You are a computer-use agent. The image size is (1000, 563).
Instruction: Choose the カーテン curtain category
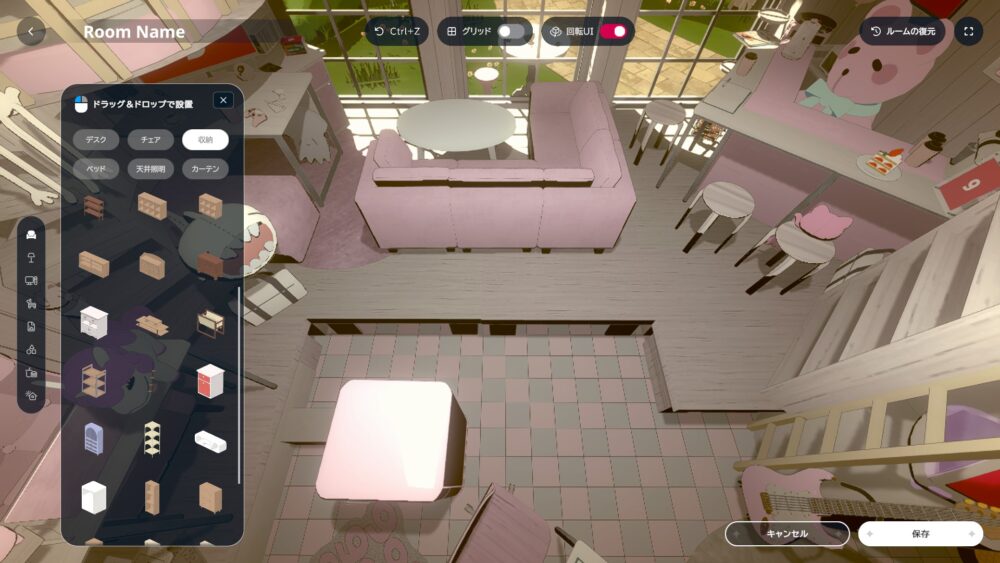(x=205, y=169)
